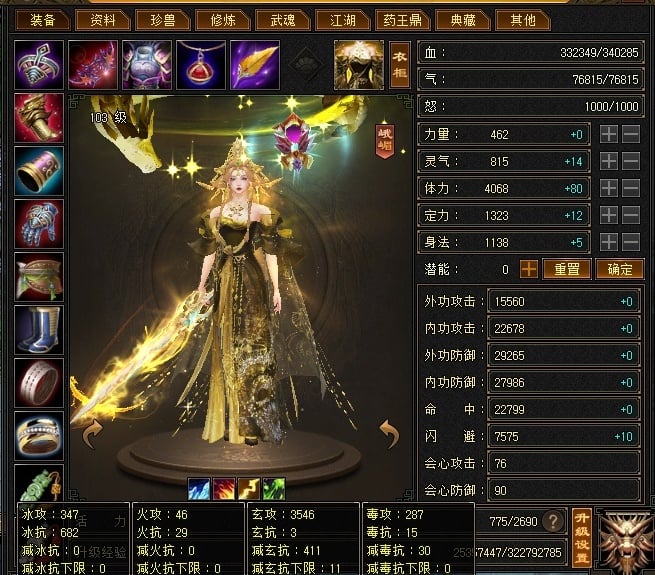This screenshot has width=655, height=575.
Task: Select the 其他 other tab
Action: (x=522, y=19)
